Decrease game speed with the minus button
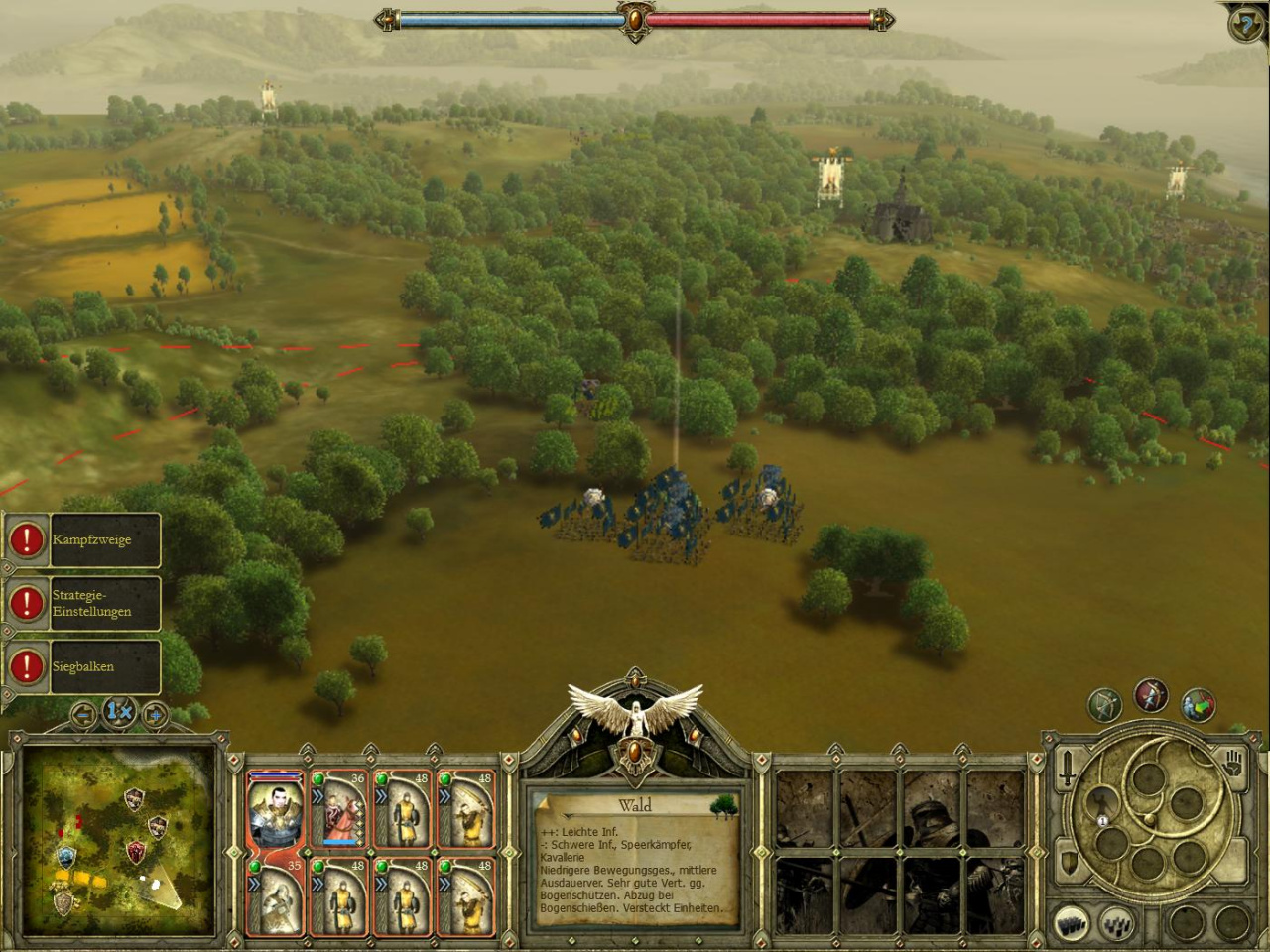 pos(83,713)
